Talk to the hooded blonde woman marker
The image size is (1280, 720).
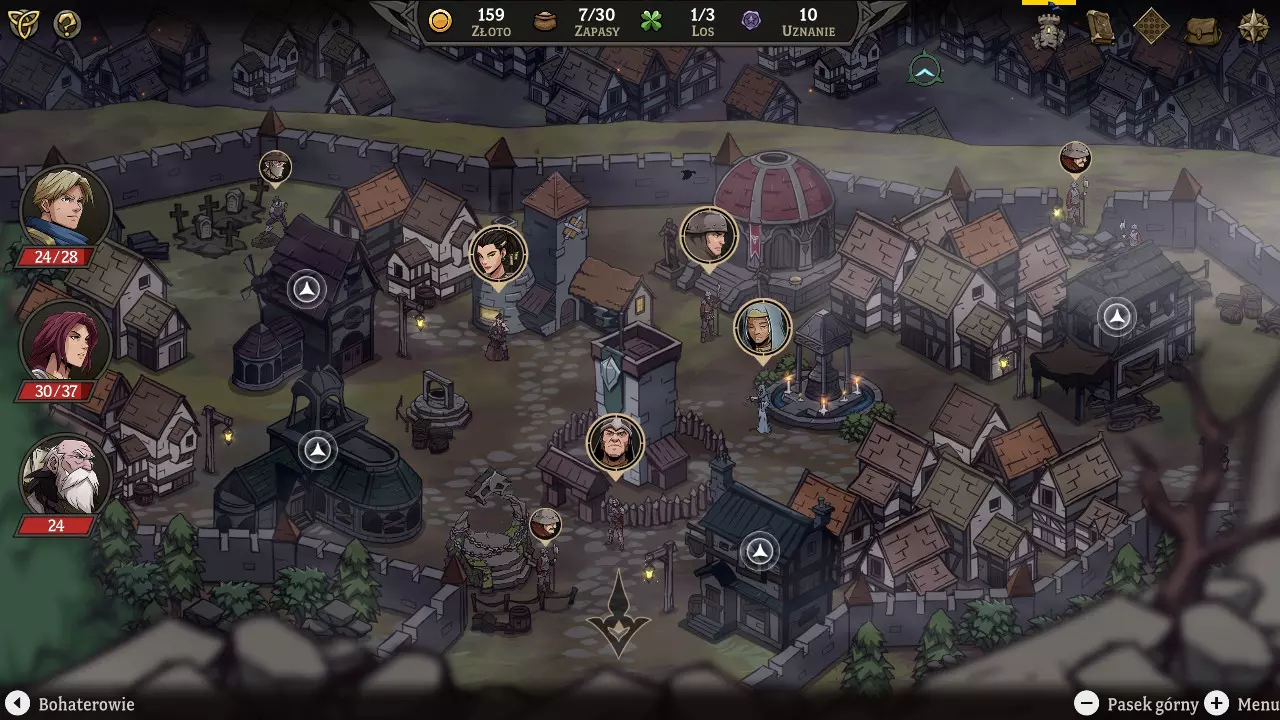pyautogui.click(x=763, y=327)
